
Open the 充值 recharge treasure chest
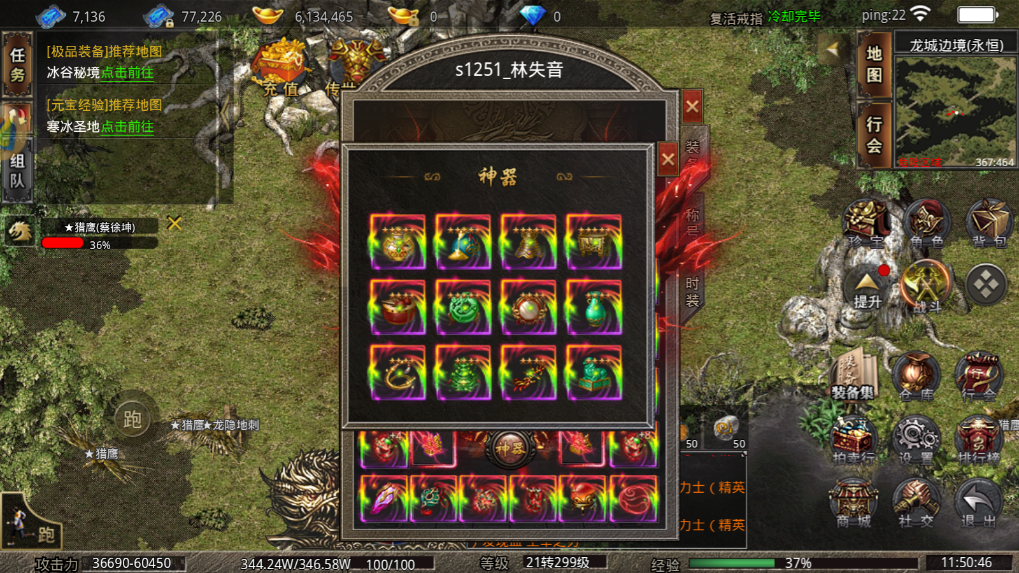pyautogui.click(x=280, y=67)
